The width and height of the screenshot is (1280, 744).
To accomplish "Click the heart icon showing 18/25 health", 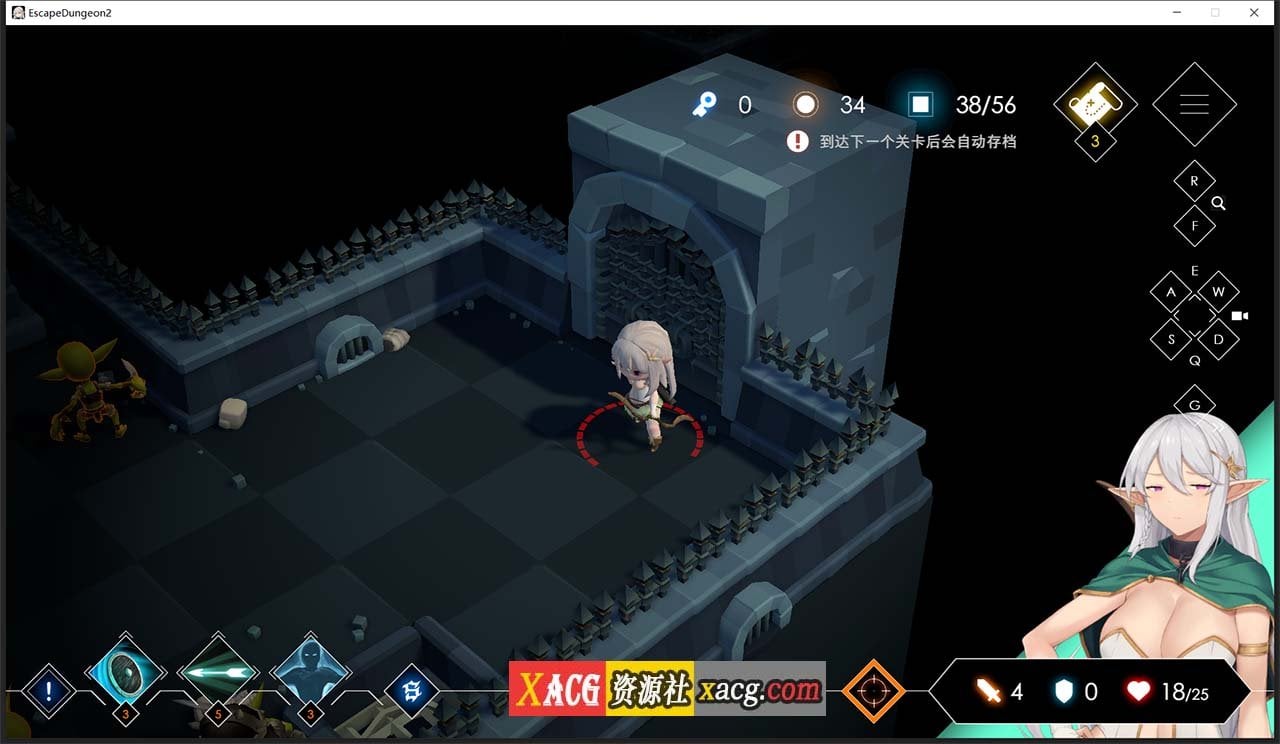I will tap(1139, 691).
